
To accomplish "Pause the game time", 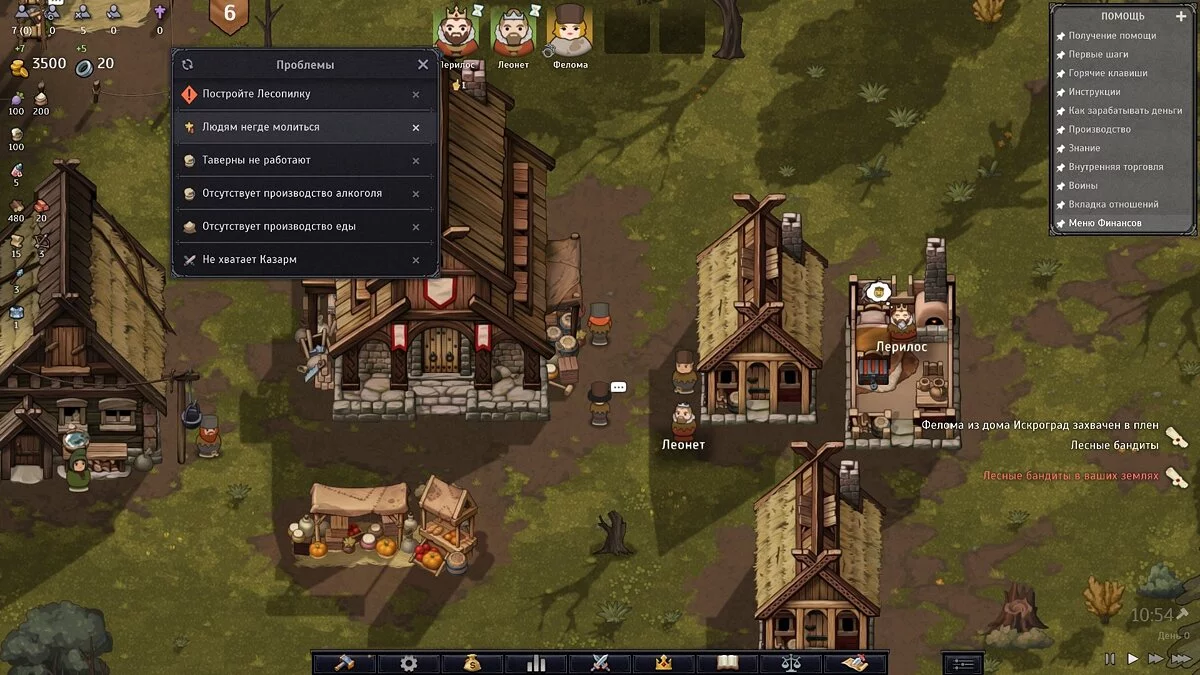I will [1109, 659].
